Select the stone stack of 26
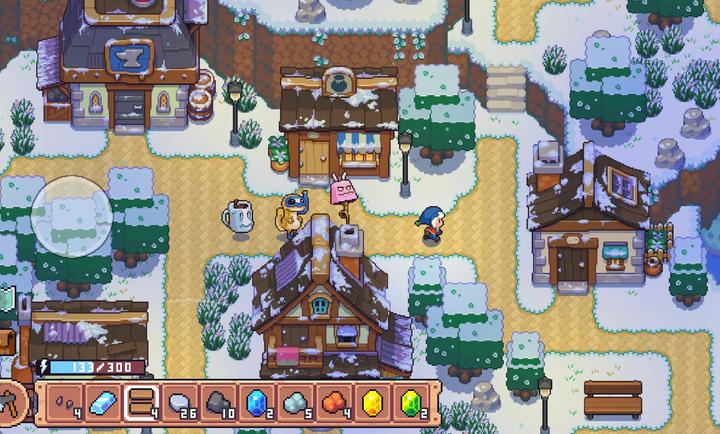This screenshot has width=720, height=434. (x=180, y=402)
